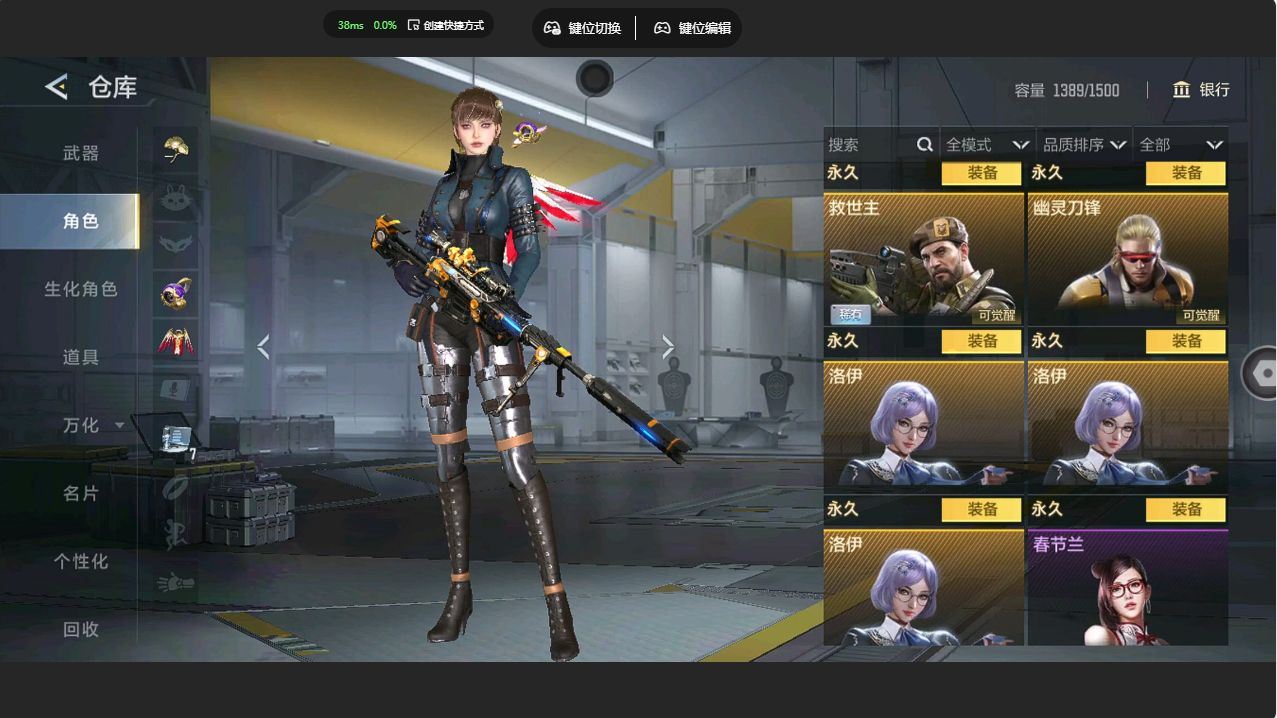Screen dimensions: 1277x718
Task: Select the 道具 tab
Action: 81,357
